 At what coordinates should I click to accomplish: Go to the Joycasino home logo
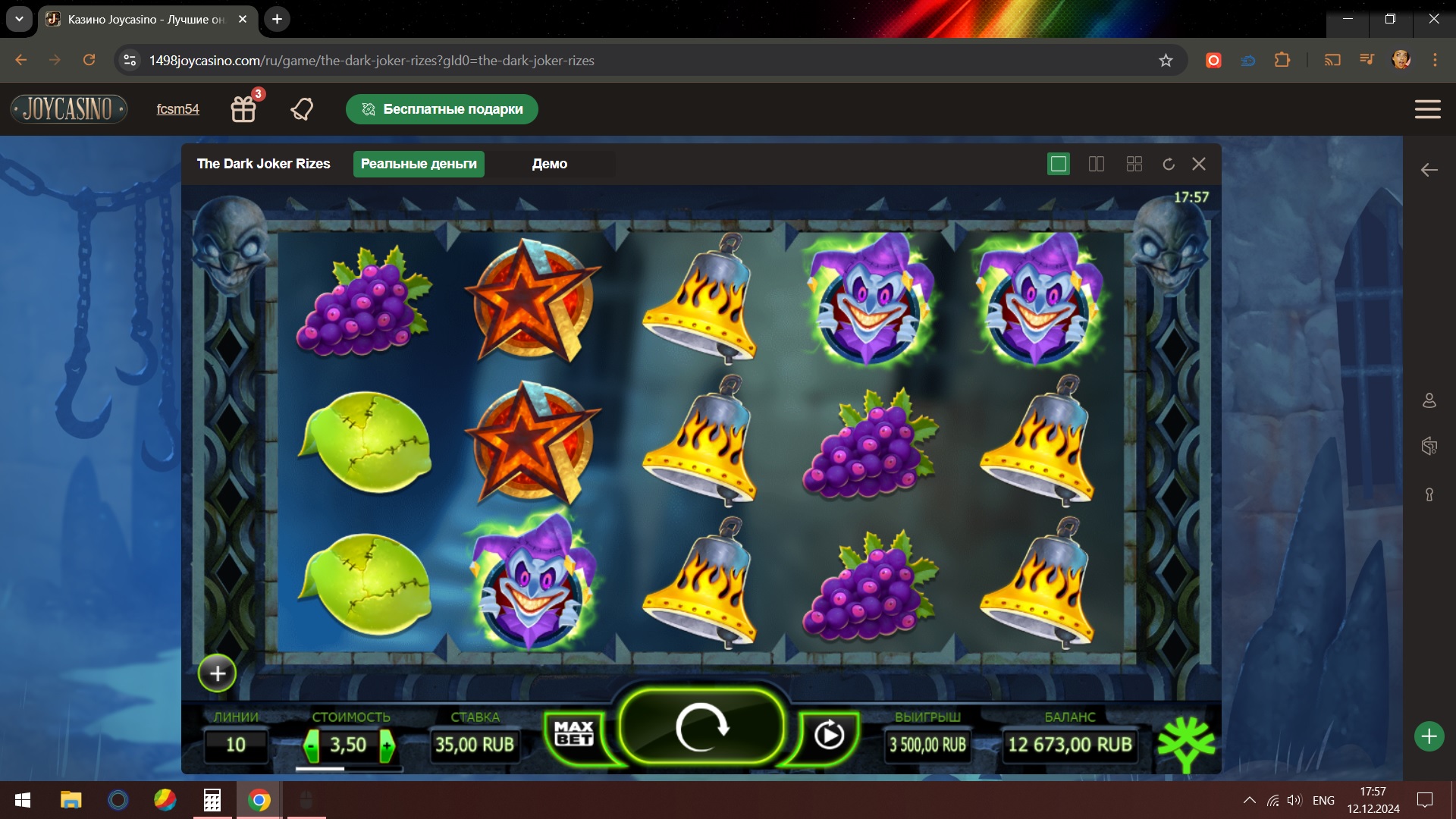point(69,109)
